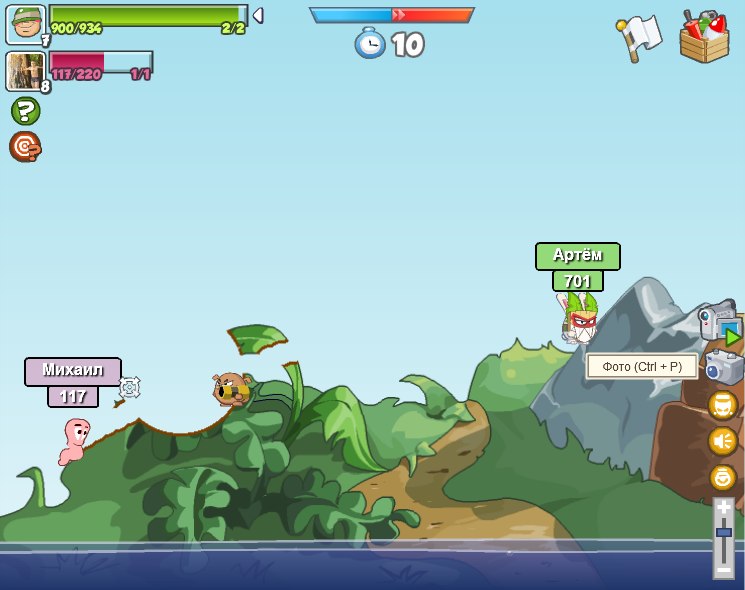Select the photo avatar of the second player
The width and height of the screenshot is (745, 590).
pos(25,71)
